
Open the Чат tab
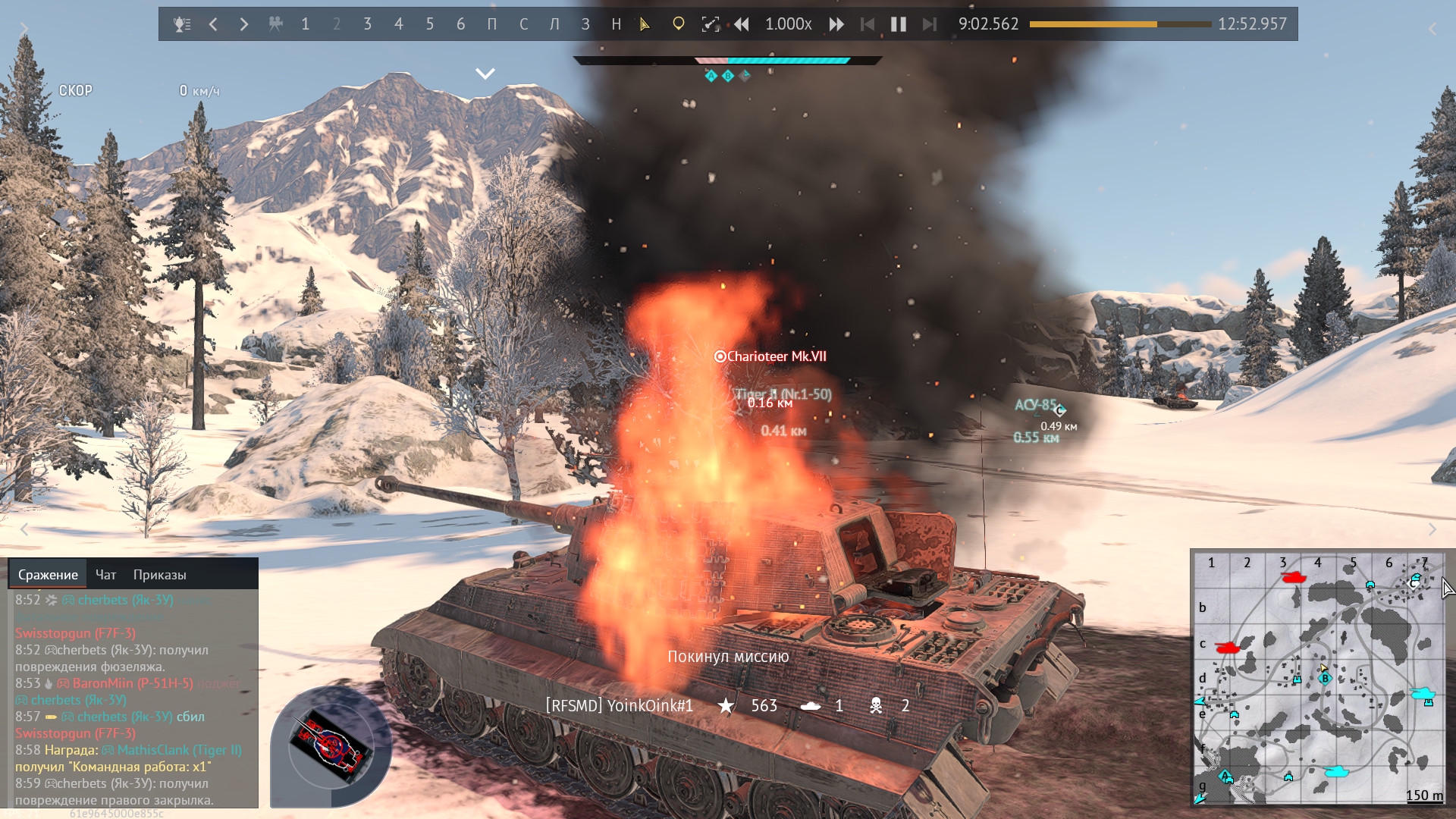coord(105,575)
